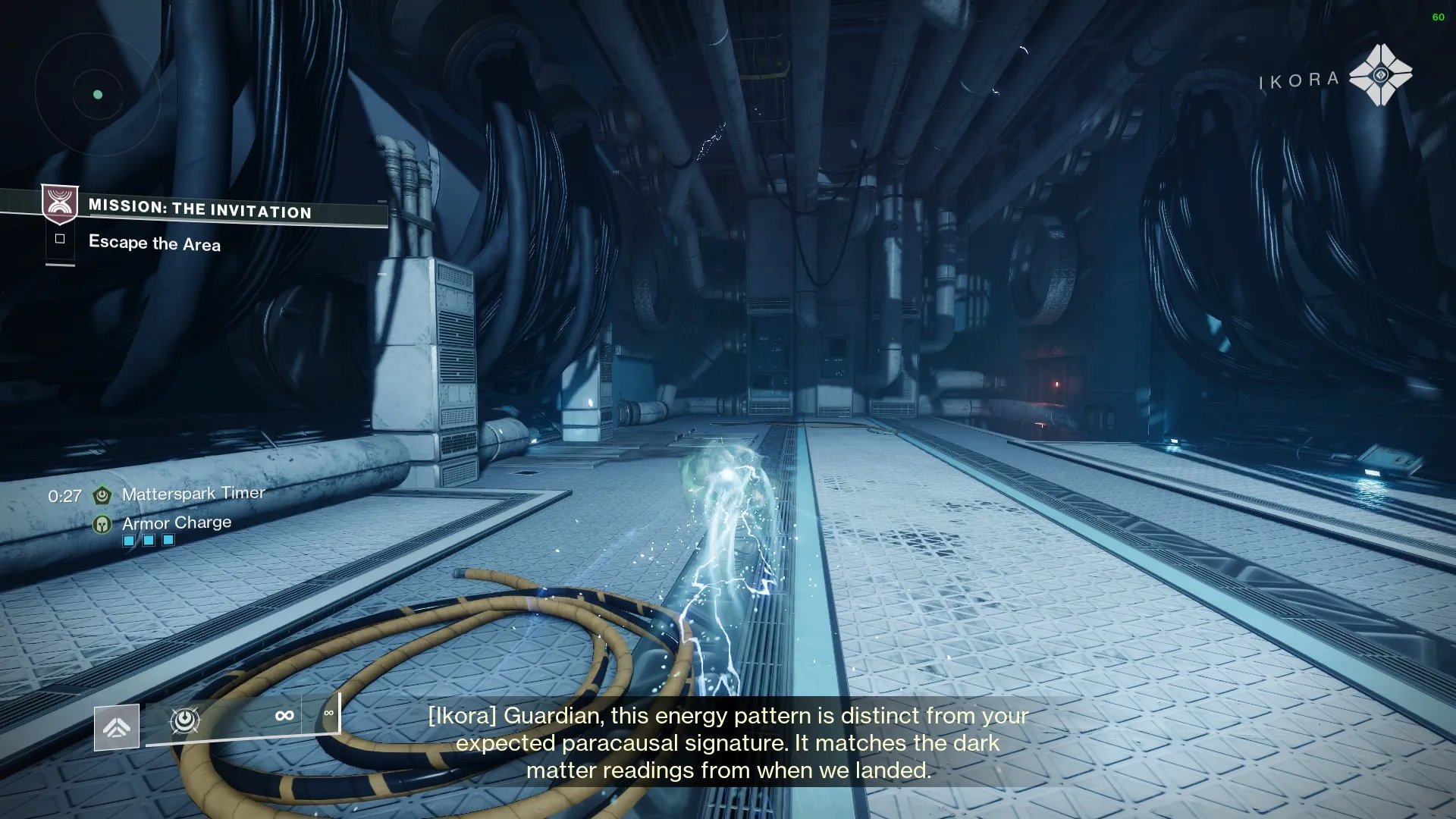
Task: Select The Invitation mission tracker header
Action: (199, 209)
